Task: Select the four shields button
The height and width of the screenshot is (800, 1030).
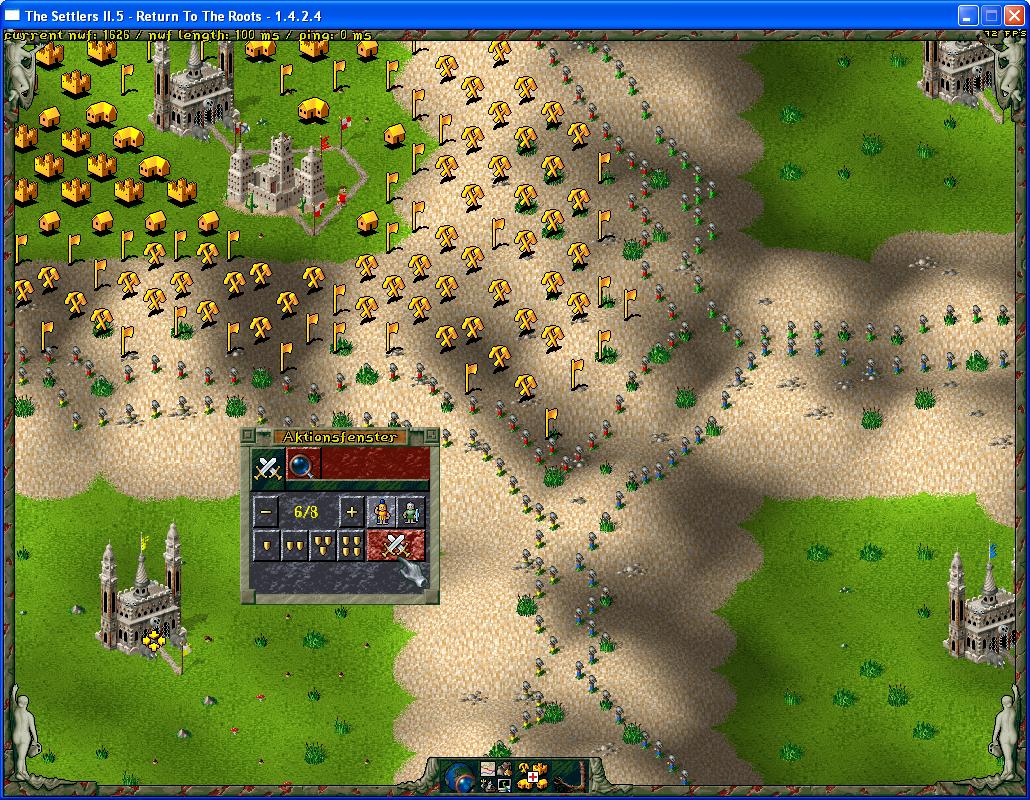Action: [x=351, y=546]
